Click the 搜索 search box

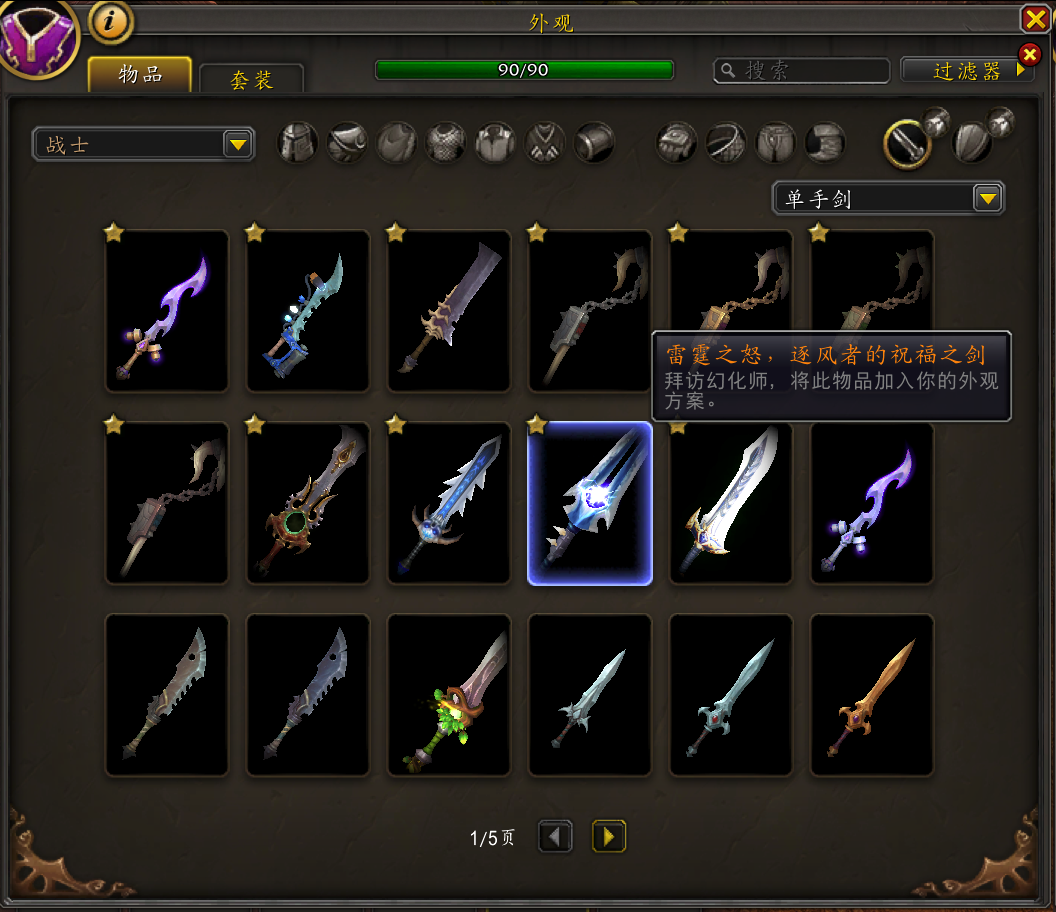coord(802,70)
